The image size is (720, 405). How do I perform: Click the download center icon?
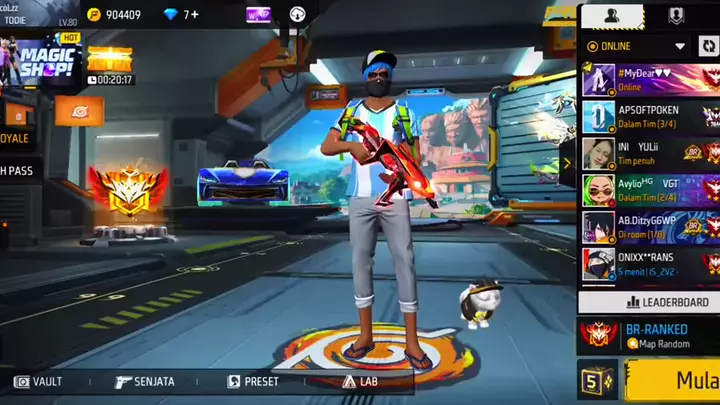click(298, 15)
